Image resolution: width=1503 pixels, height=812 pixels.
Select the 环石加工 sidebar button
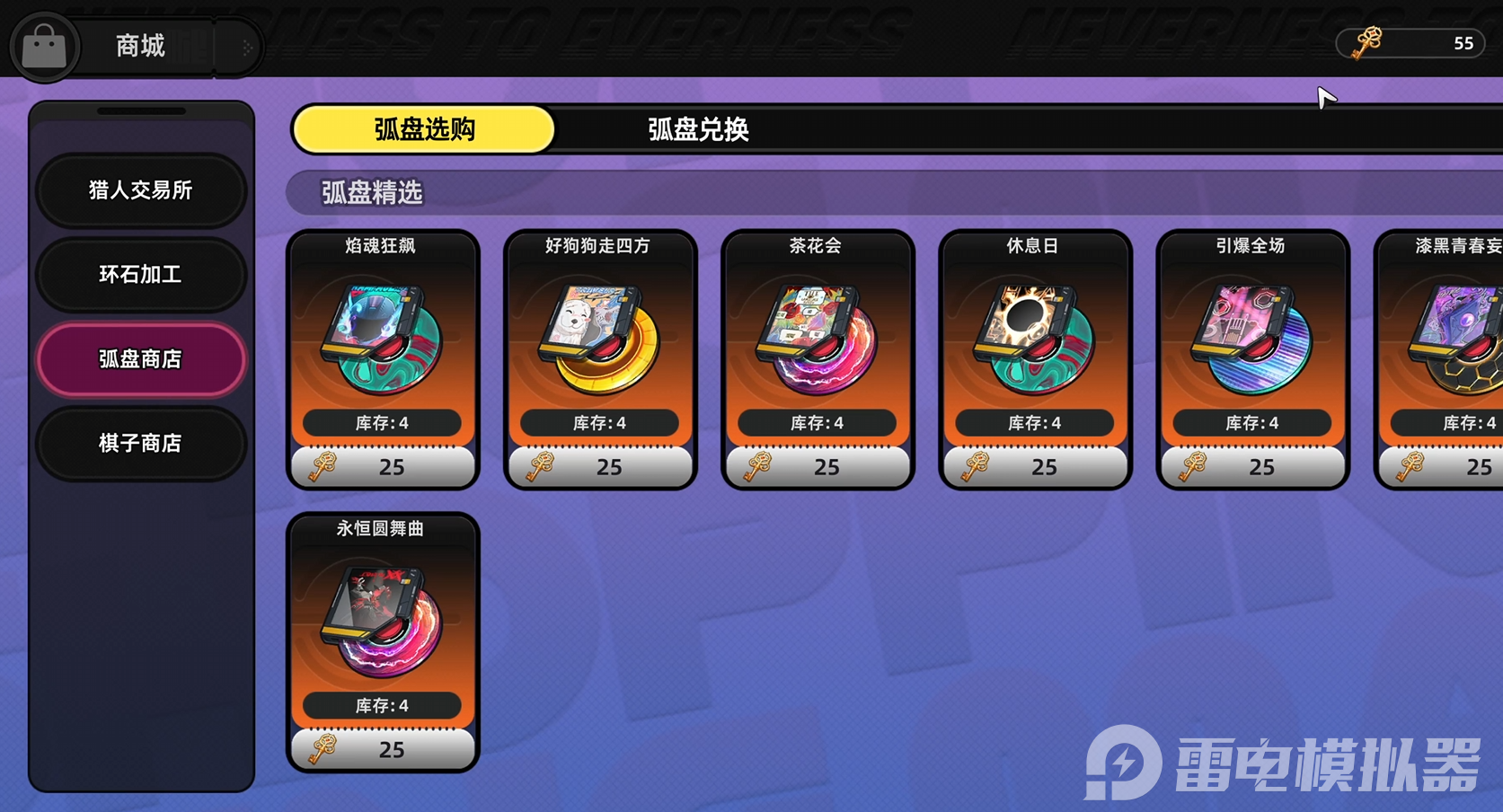140,275
